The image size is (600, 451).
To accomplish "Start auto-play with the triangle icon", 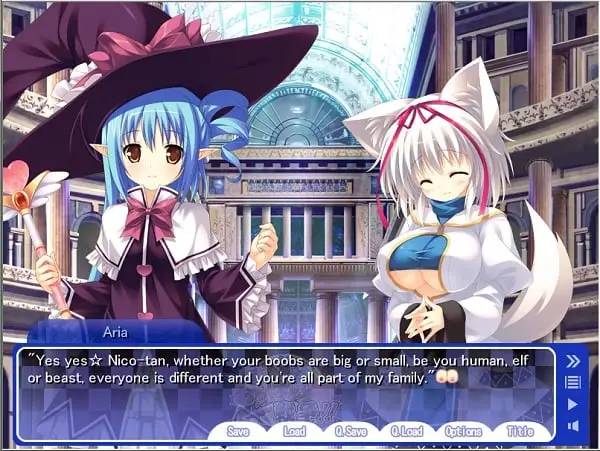I will pos(573,404).
